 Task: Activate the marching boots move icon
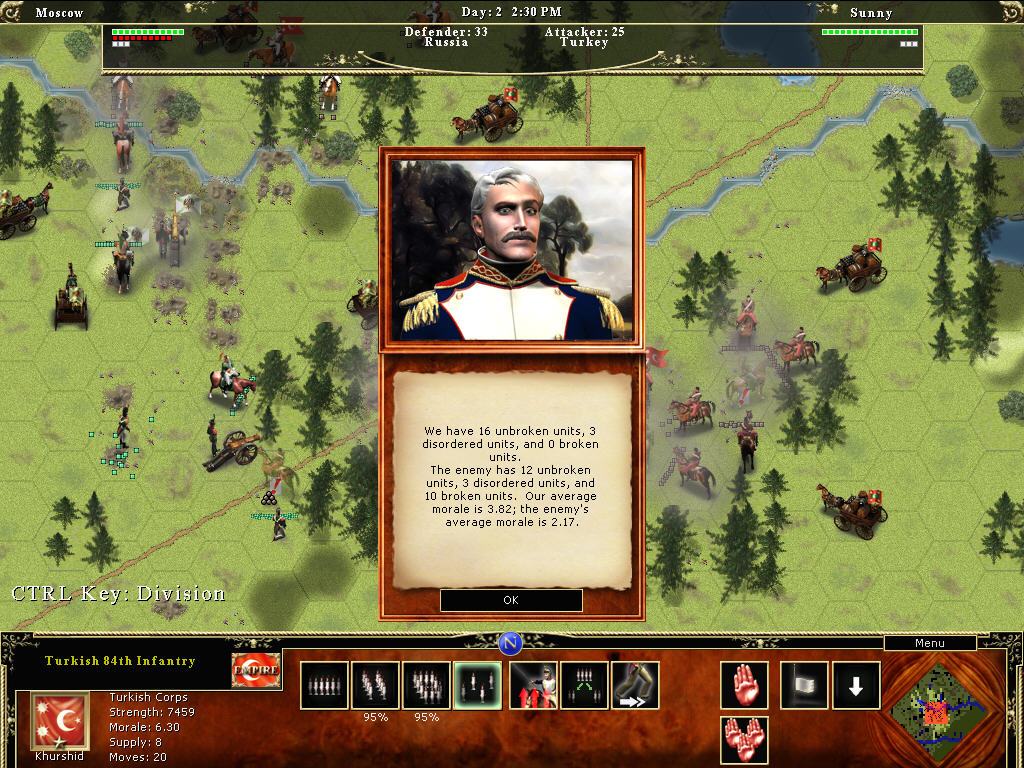tap(636, 685)
